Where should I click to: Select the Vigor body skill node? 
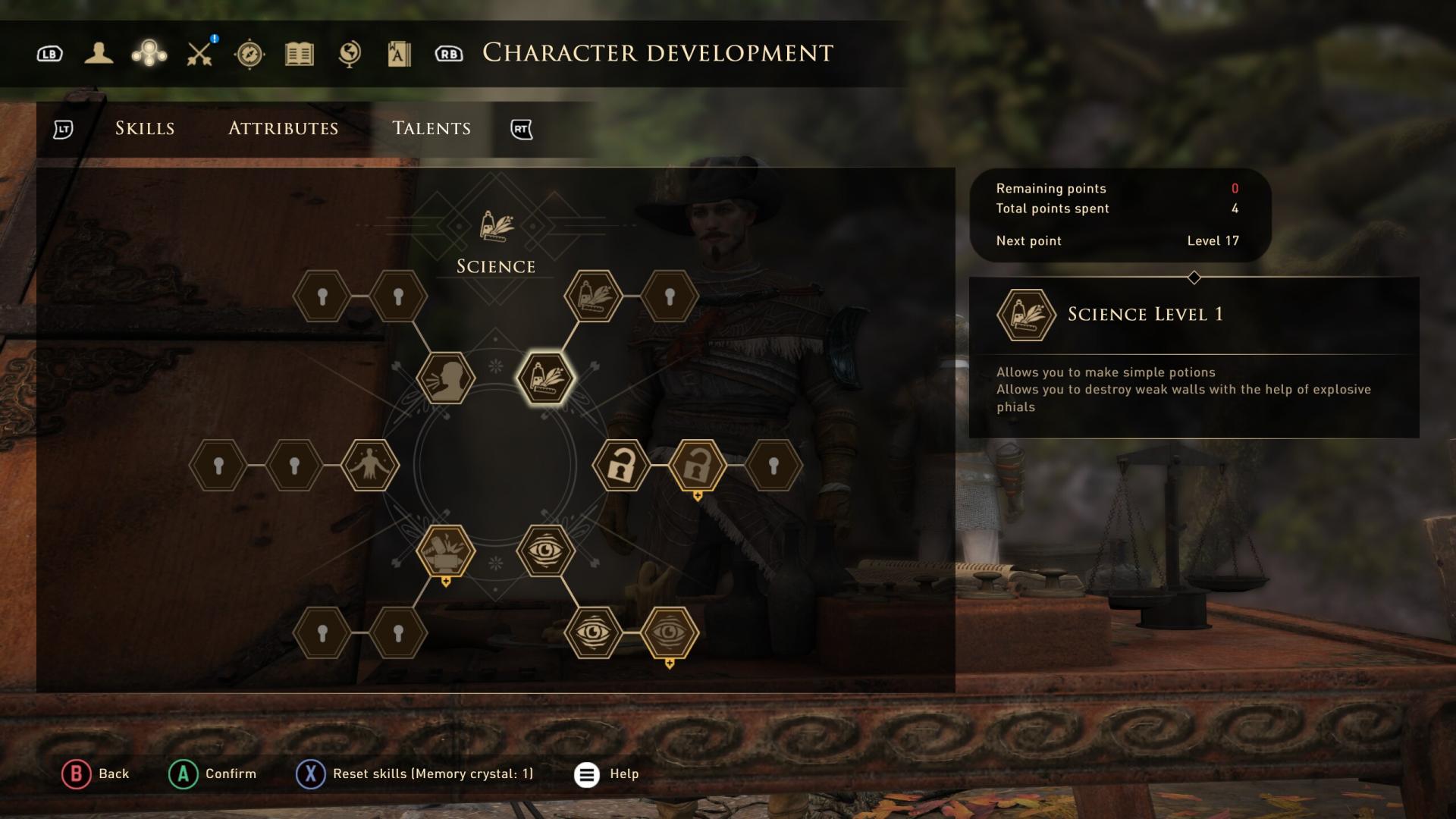(x=370, y=465)
